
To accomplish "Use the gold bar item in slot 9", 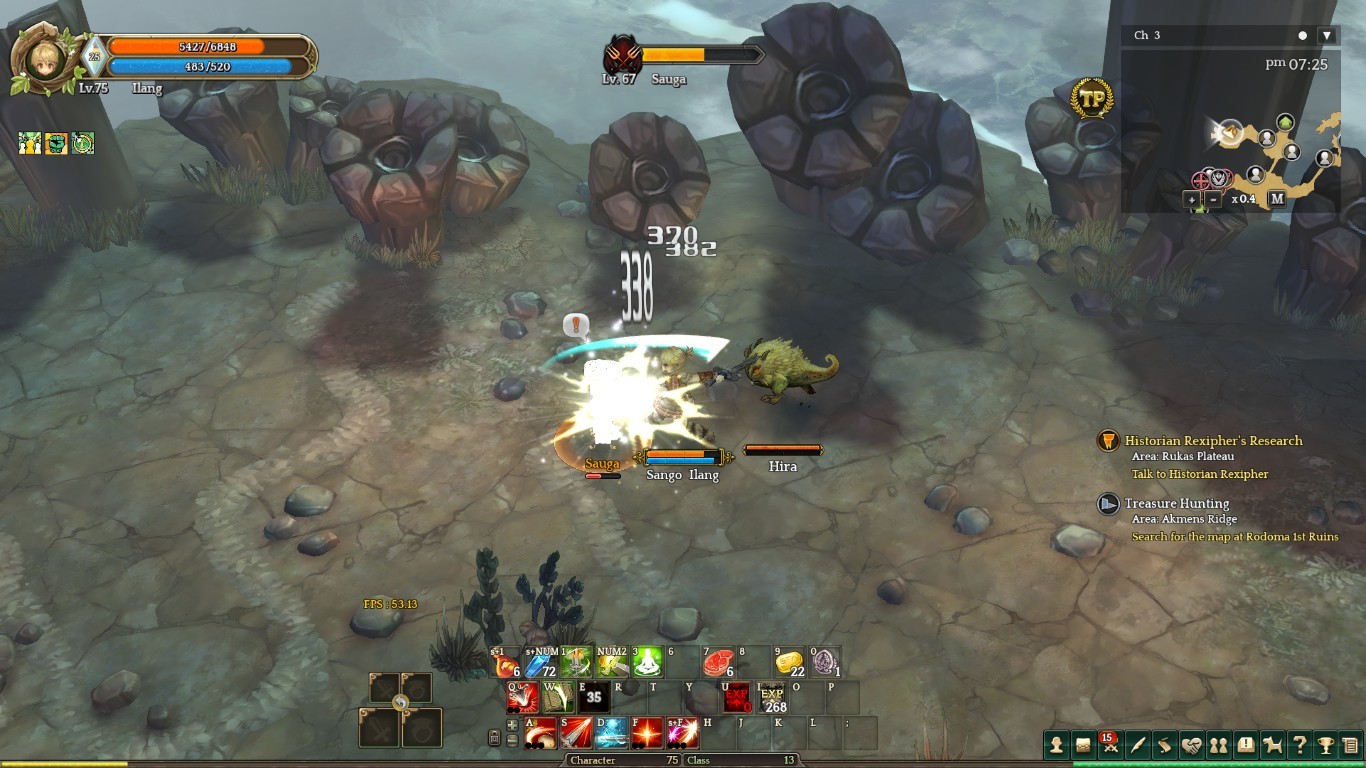I will [789, 662].
